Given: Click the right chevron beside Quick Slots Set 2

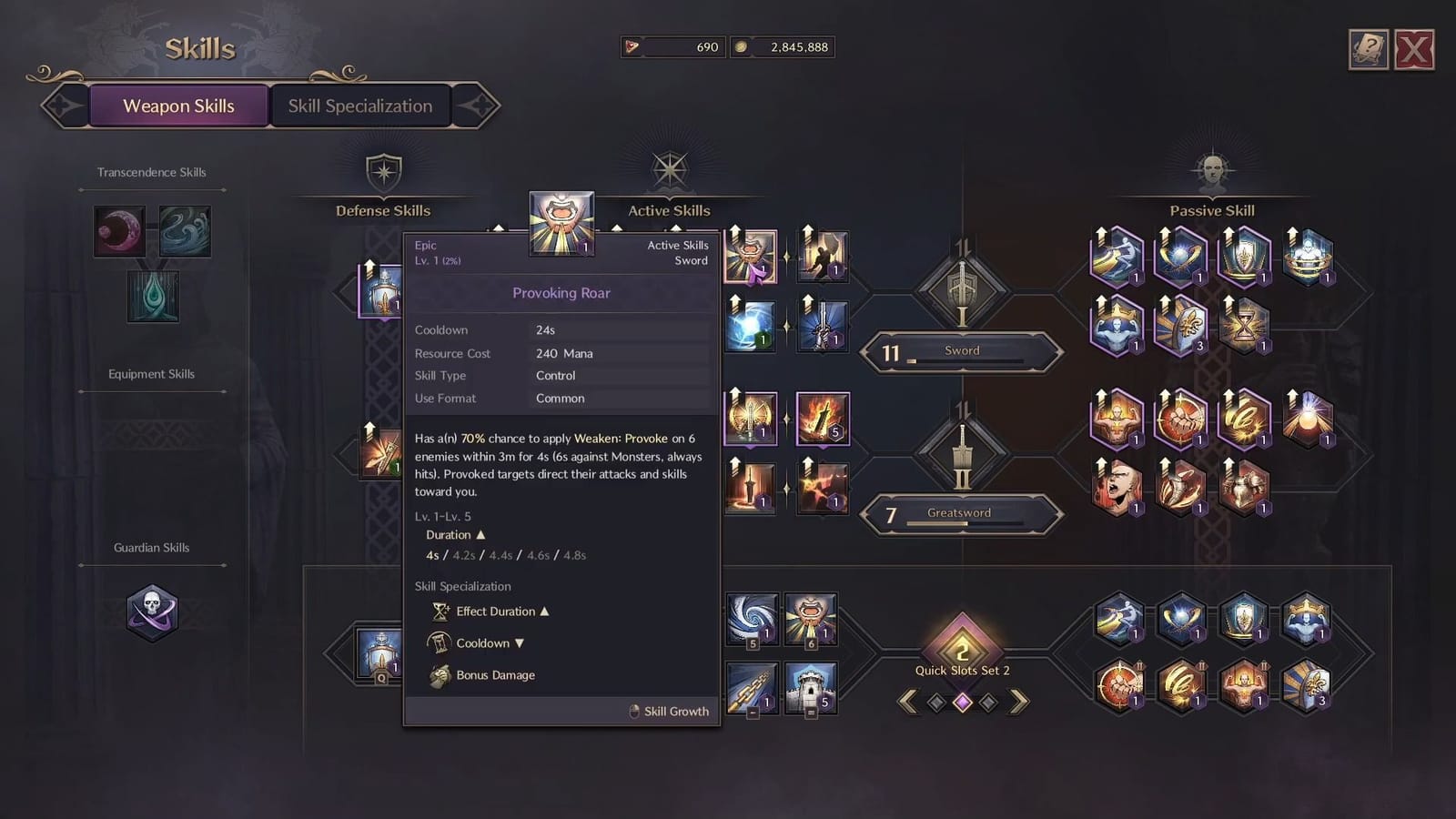Looking at the screenshot, I should click(1019, 703).
